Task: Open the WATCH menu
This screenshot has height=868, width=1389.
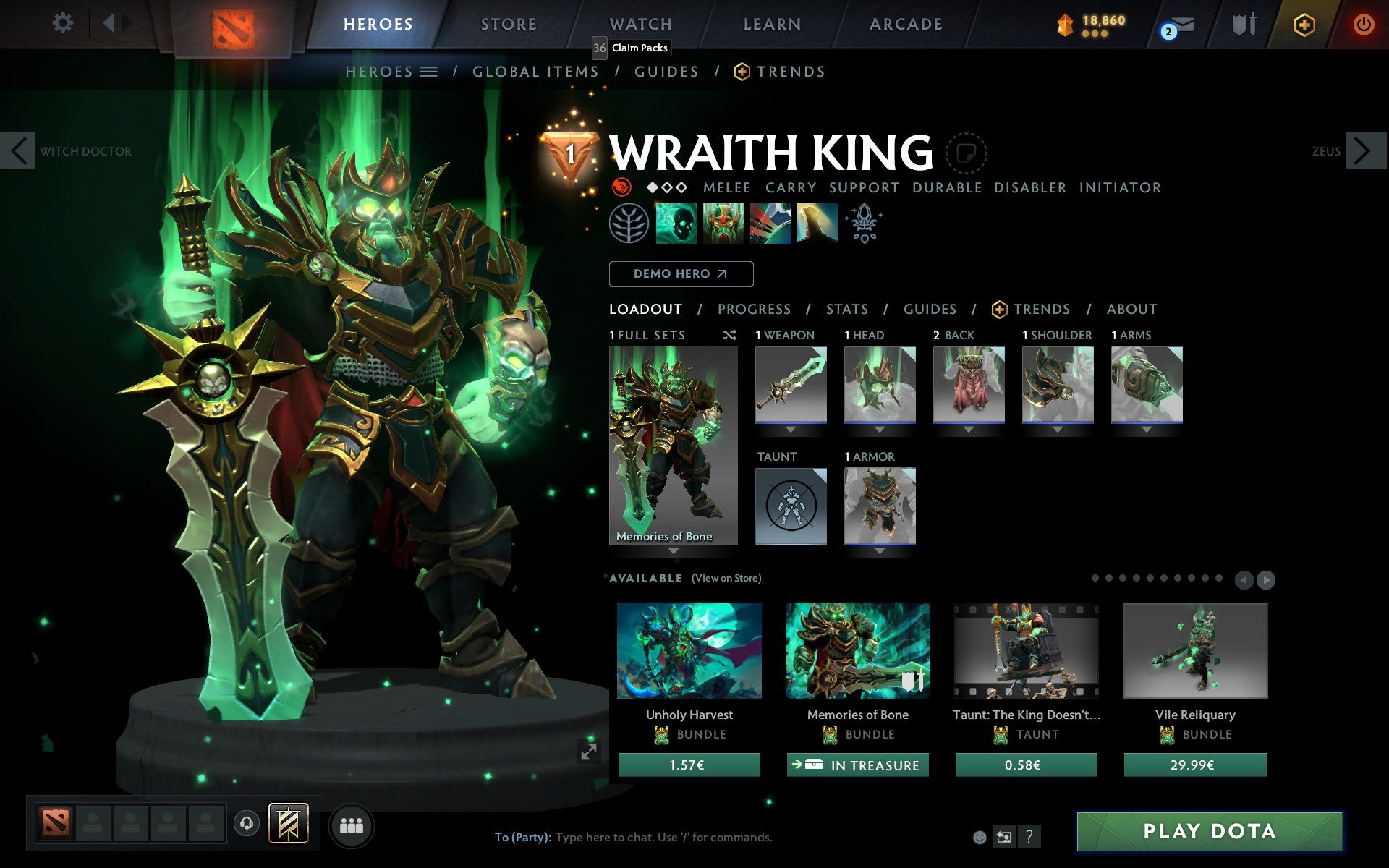Action: point(640,23)
